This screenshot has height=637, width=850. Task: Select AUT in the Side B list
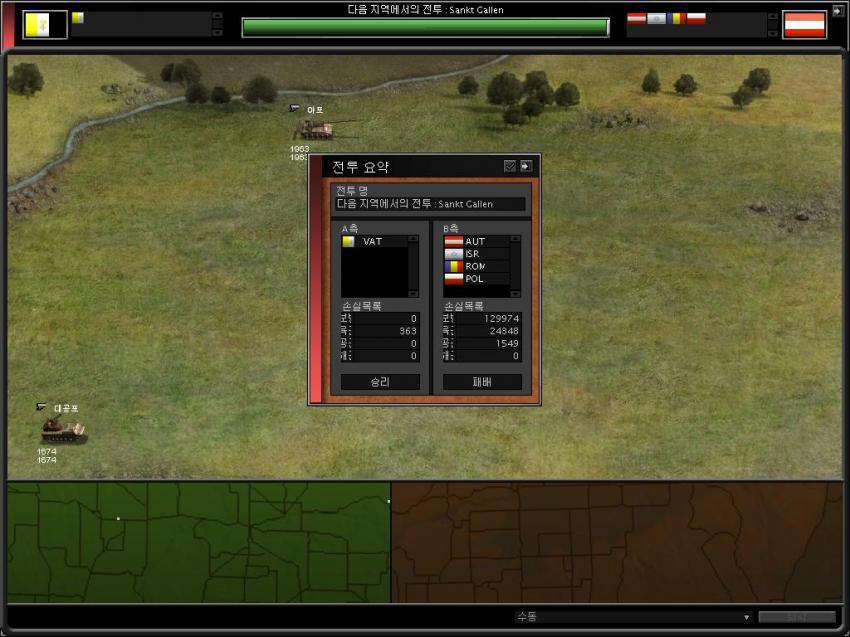coord(474,241)
